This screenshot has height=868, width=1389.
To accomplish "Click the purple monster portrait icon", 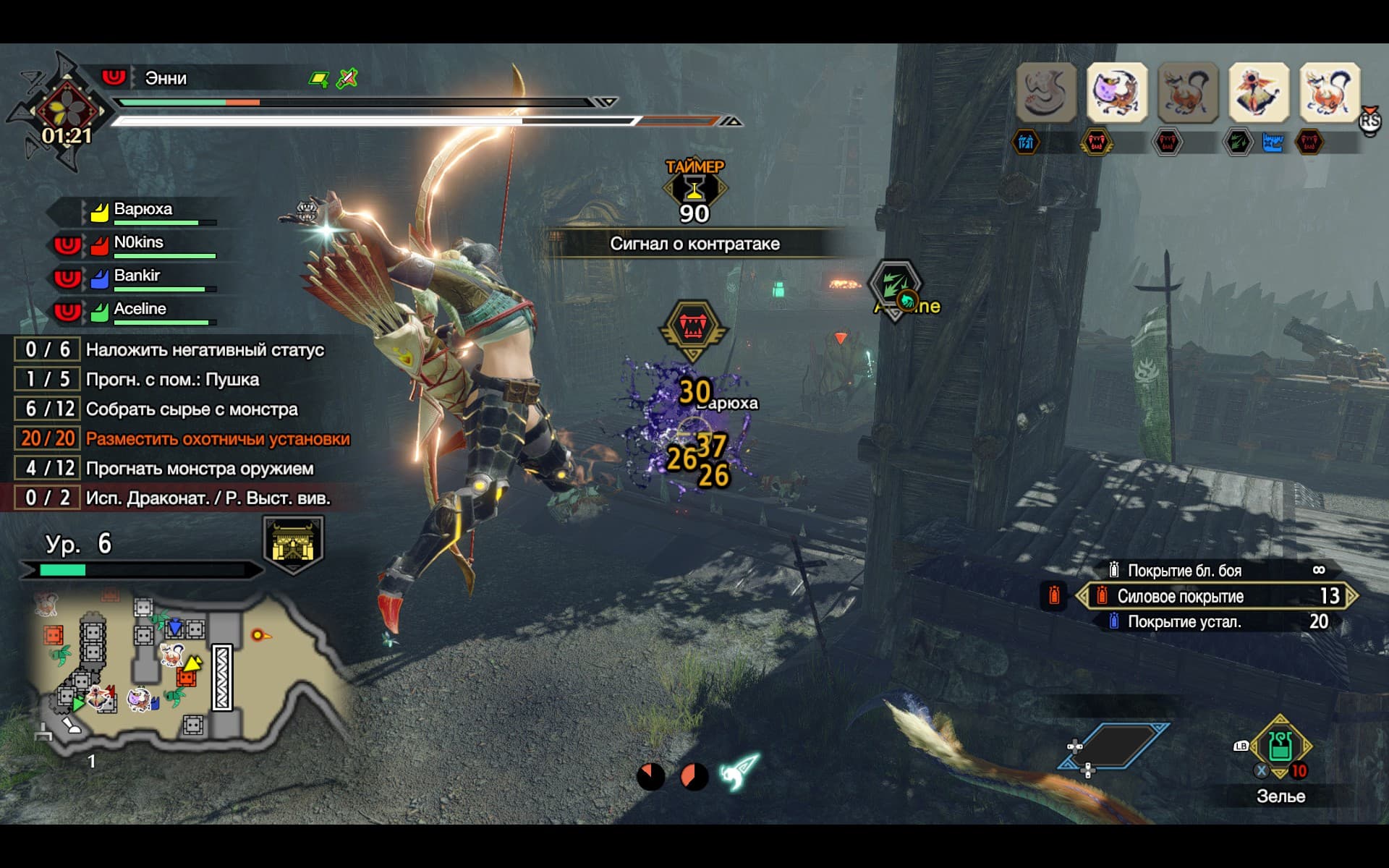I will tap(1116, 92).
